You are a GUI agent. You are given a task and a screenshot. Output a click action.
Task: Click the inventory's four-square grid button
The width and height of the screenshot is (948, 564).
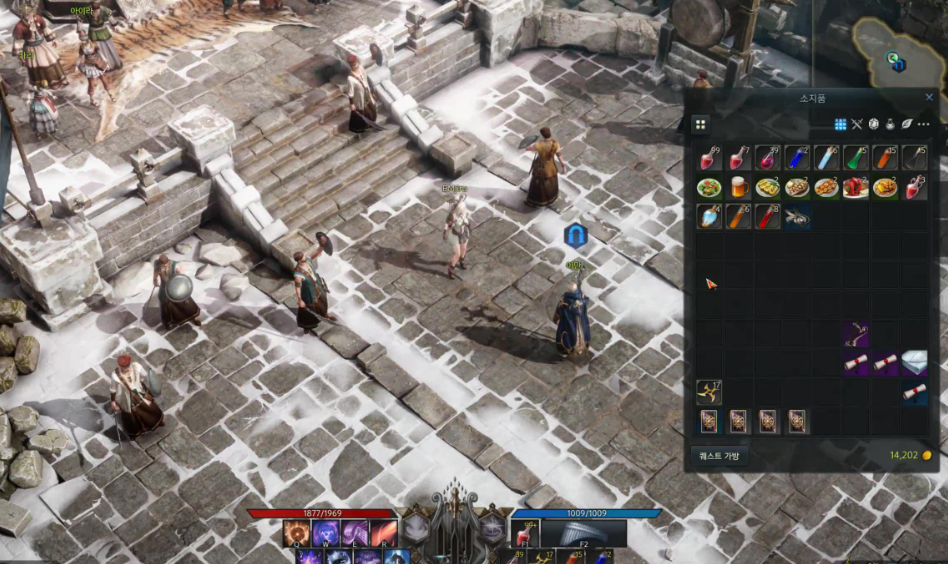(701, 124)
